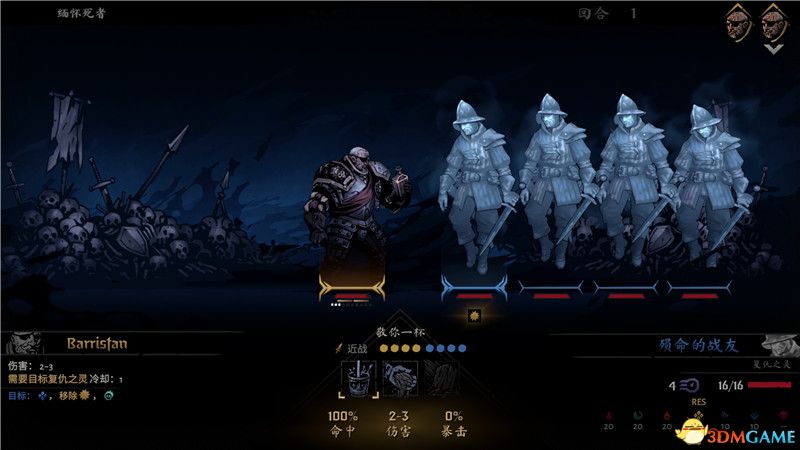Click the enemy portrait beside 殒命的战友
Screen dimensions: 800x450
click(778, 345)
